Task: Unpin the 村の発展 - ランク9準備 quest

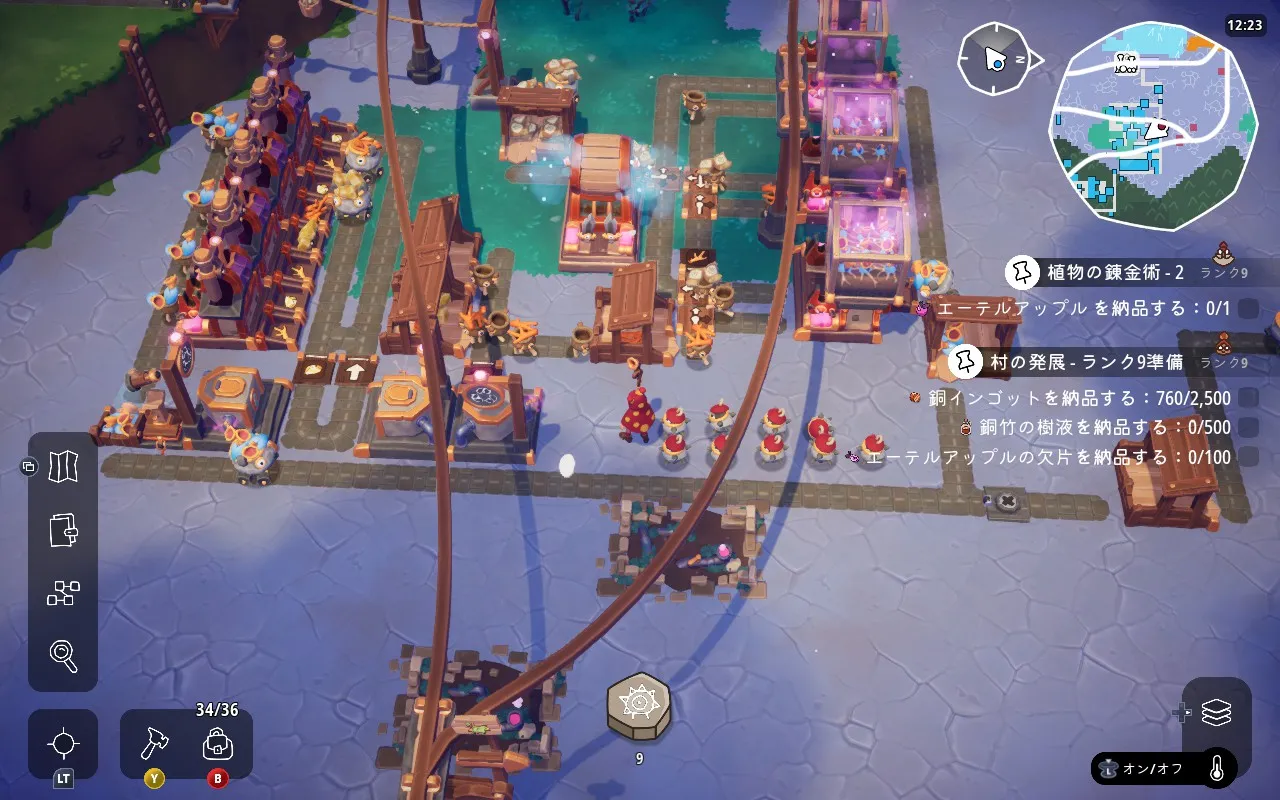Action: [966, 360]
